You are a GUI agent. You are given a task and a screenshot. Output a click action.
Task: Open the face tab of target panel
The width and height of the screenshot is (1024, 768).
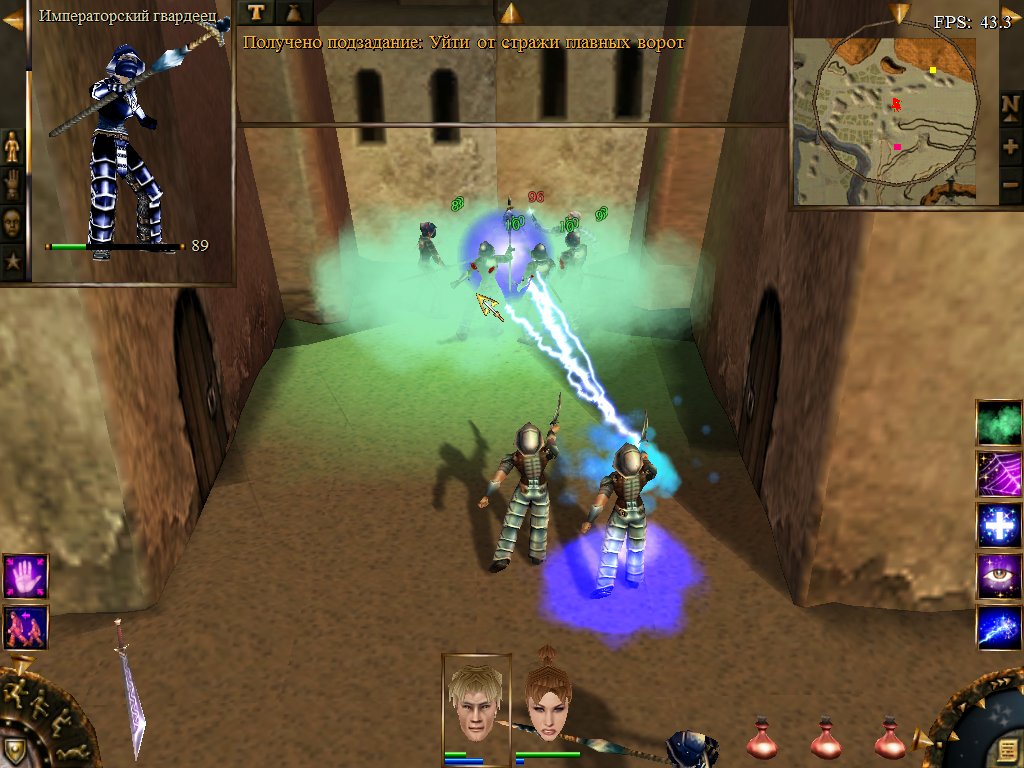coord(12,222)
